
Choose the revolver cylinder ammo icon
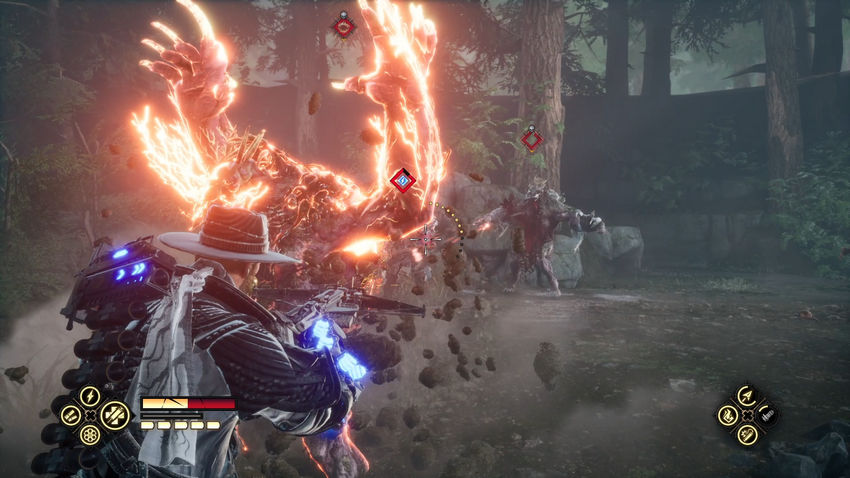tap(90, 435)
